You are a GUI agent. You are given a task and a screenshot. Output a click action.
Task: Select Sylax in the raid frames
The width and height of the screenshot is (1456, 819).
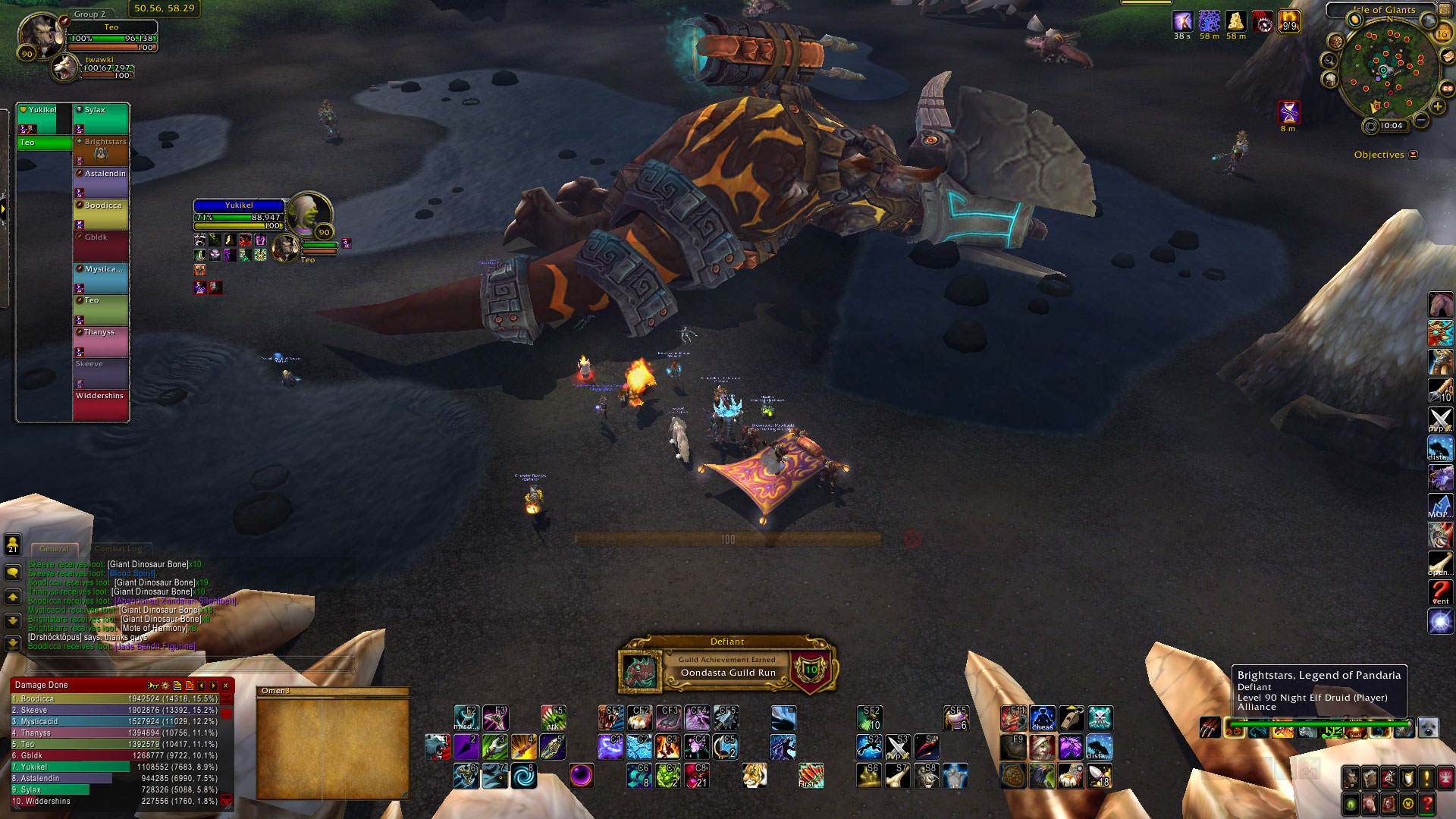(x=101, y=119)
